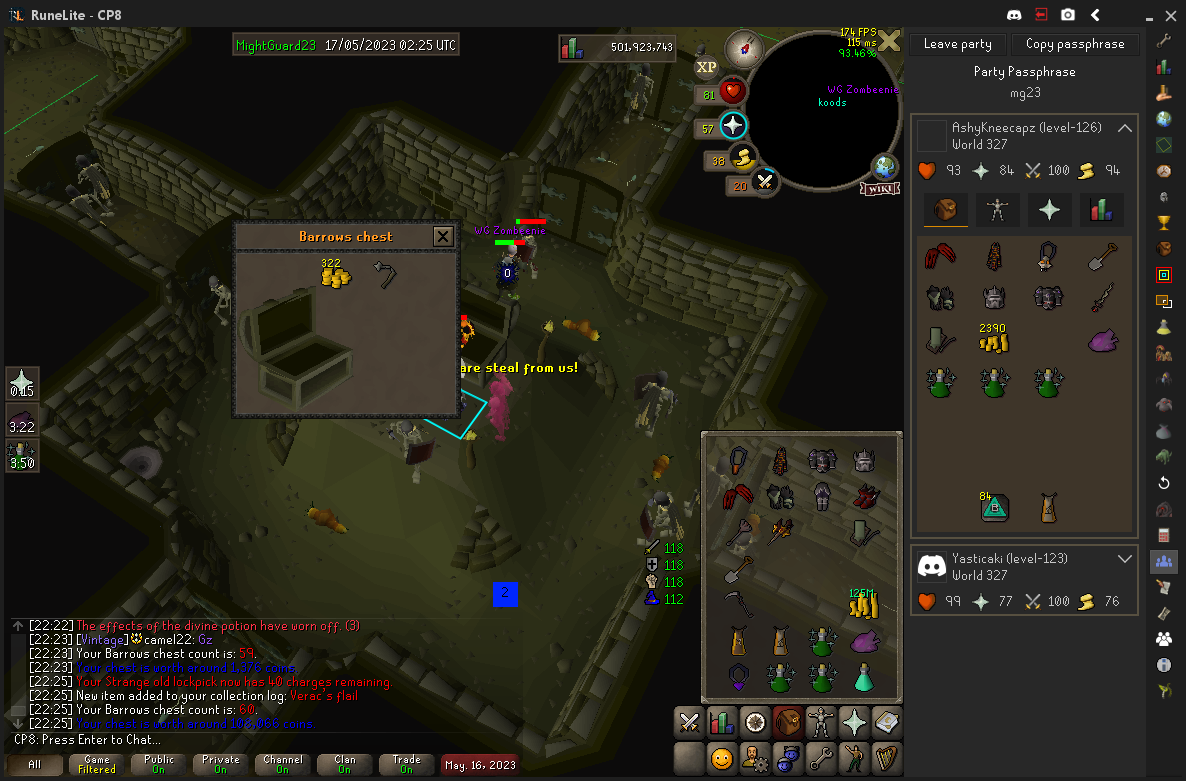Select the spade in the inventory
This screenshot has width=1186, height=781.
tap(738, 570)
